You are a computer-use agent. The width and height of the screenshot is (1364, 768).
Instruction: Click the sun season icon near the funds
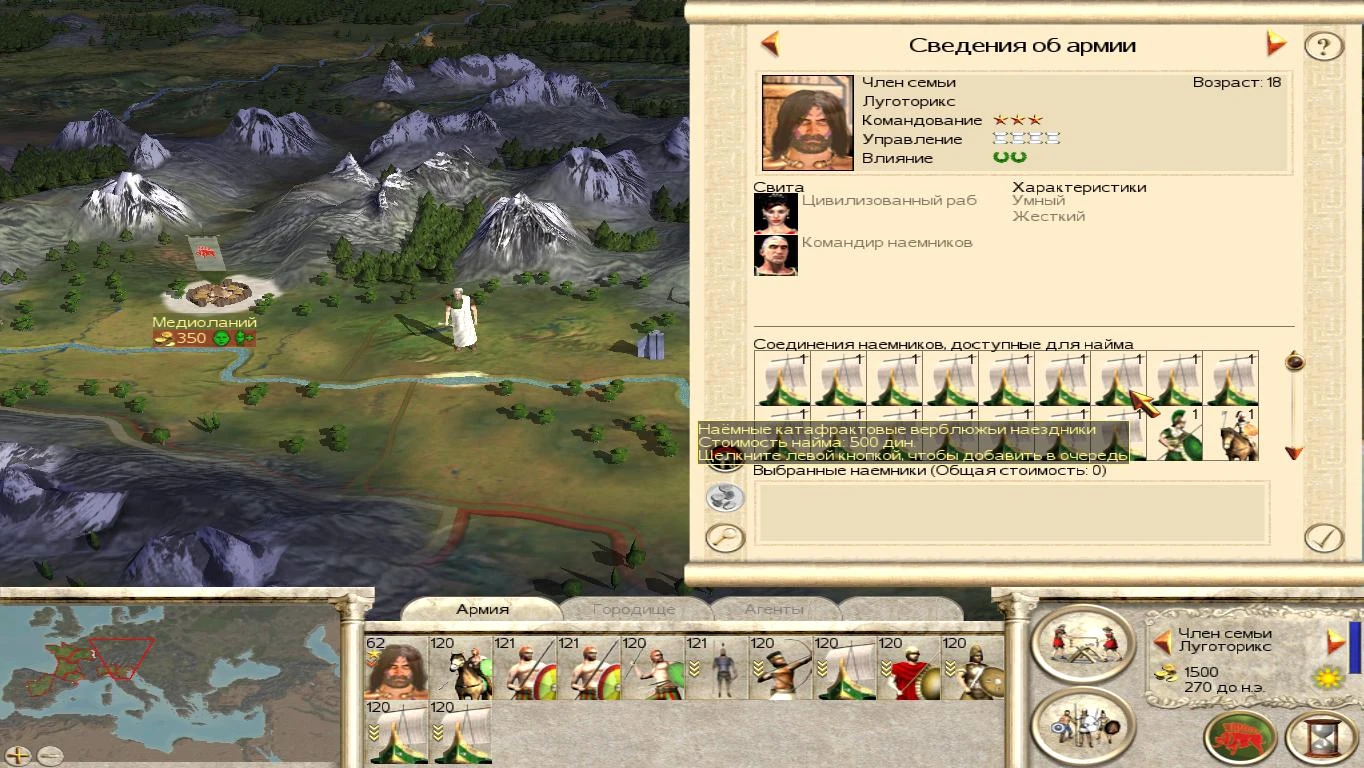coord(1327,677)
